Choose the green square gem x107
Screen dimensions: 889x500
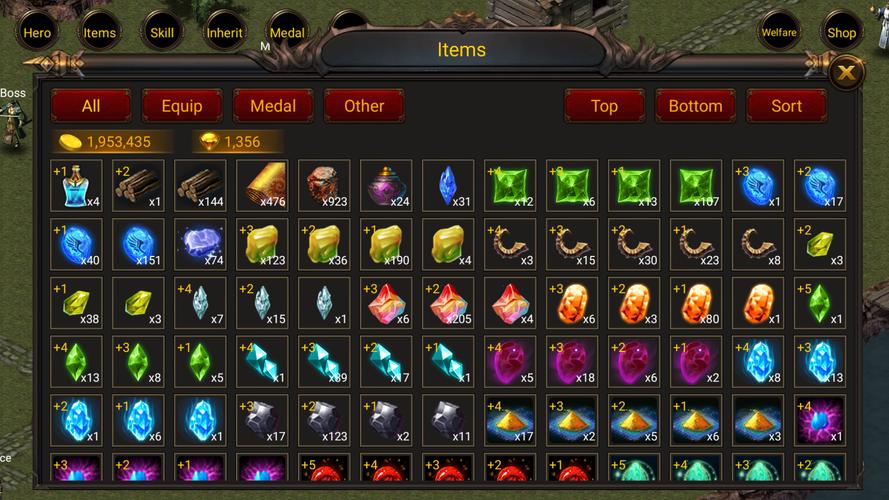(697, 186)
